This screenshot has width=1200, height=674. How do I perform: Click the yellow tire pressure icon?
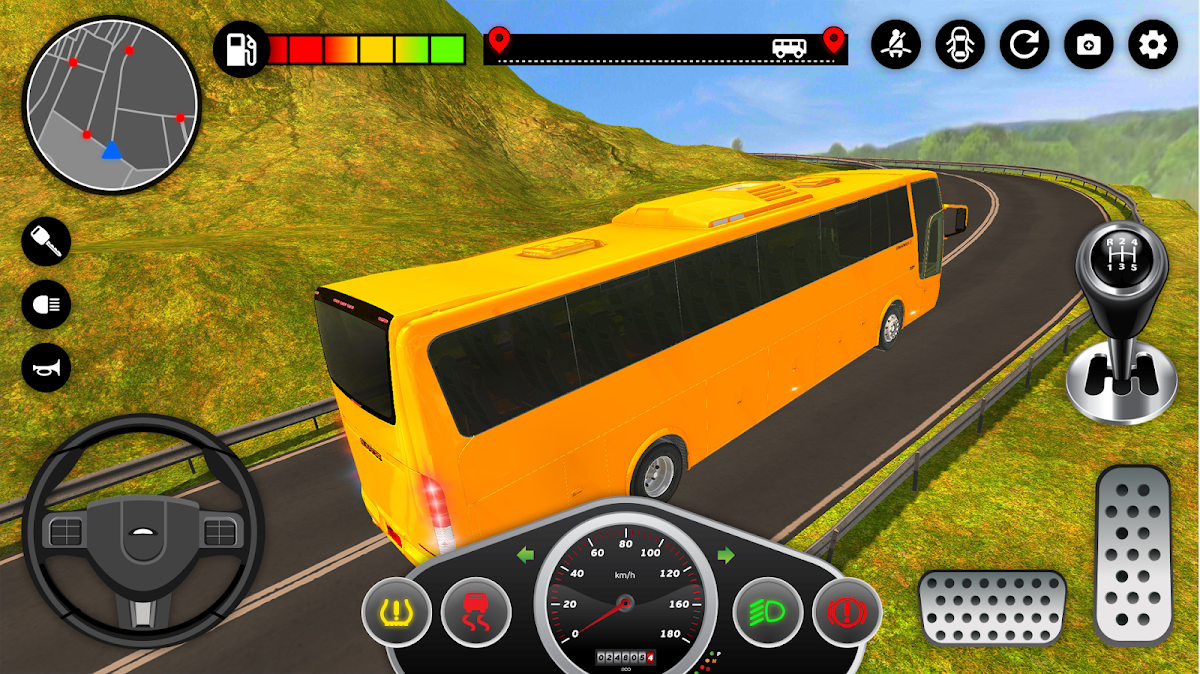pyautogui.click(x=397, y=610)
